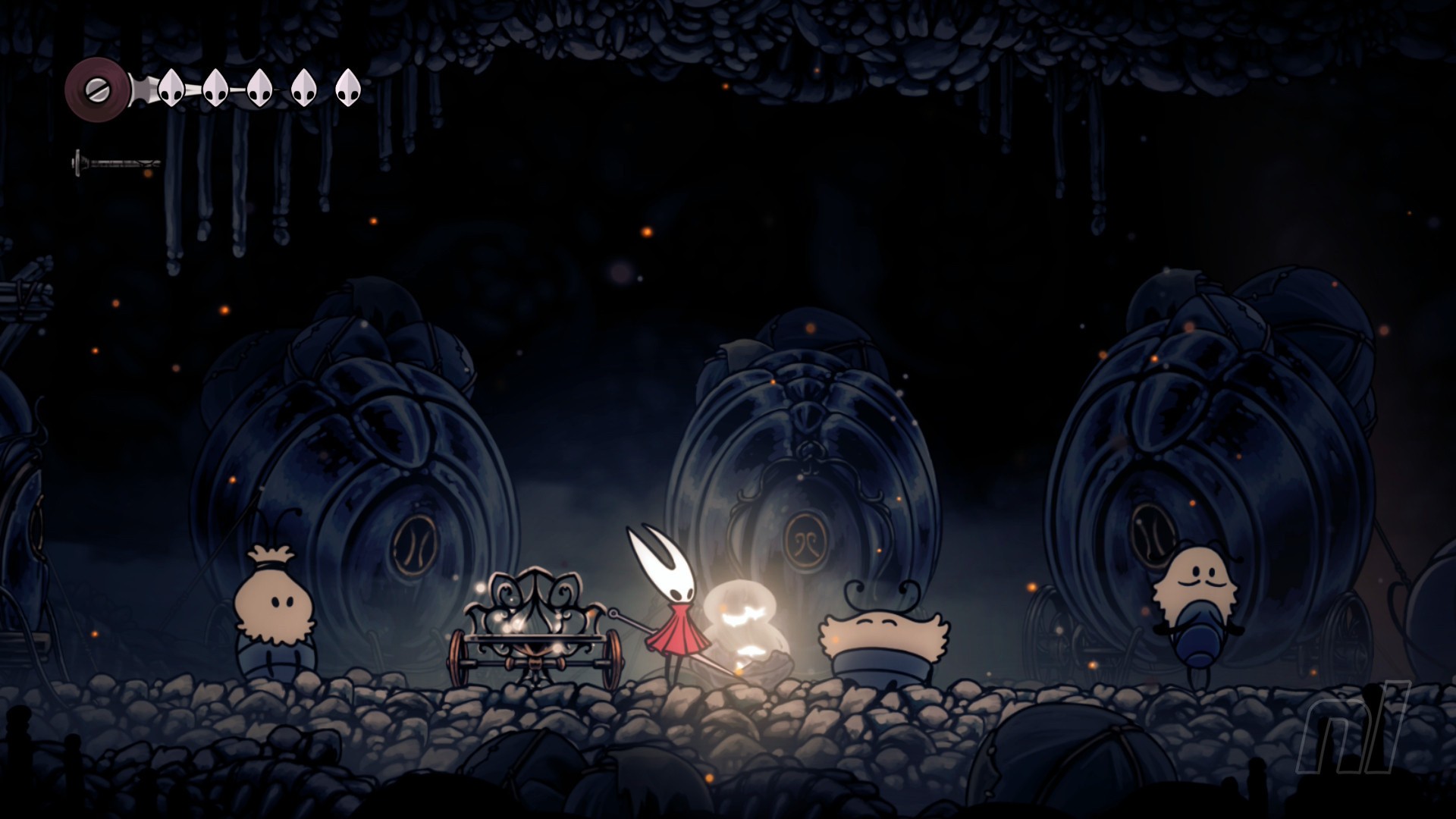Click the silk spool HUD icon

click(97, 89)
